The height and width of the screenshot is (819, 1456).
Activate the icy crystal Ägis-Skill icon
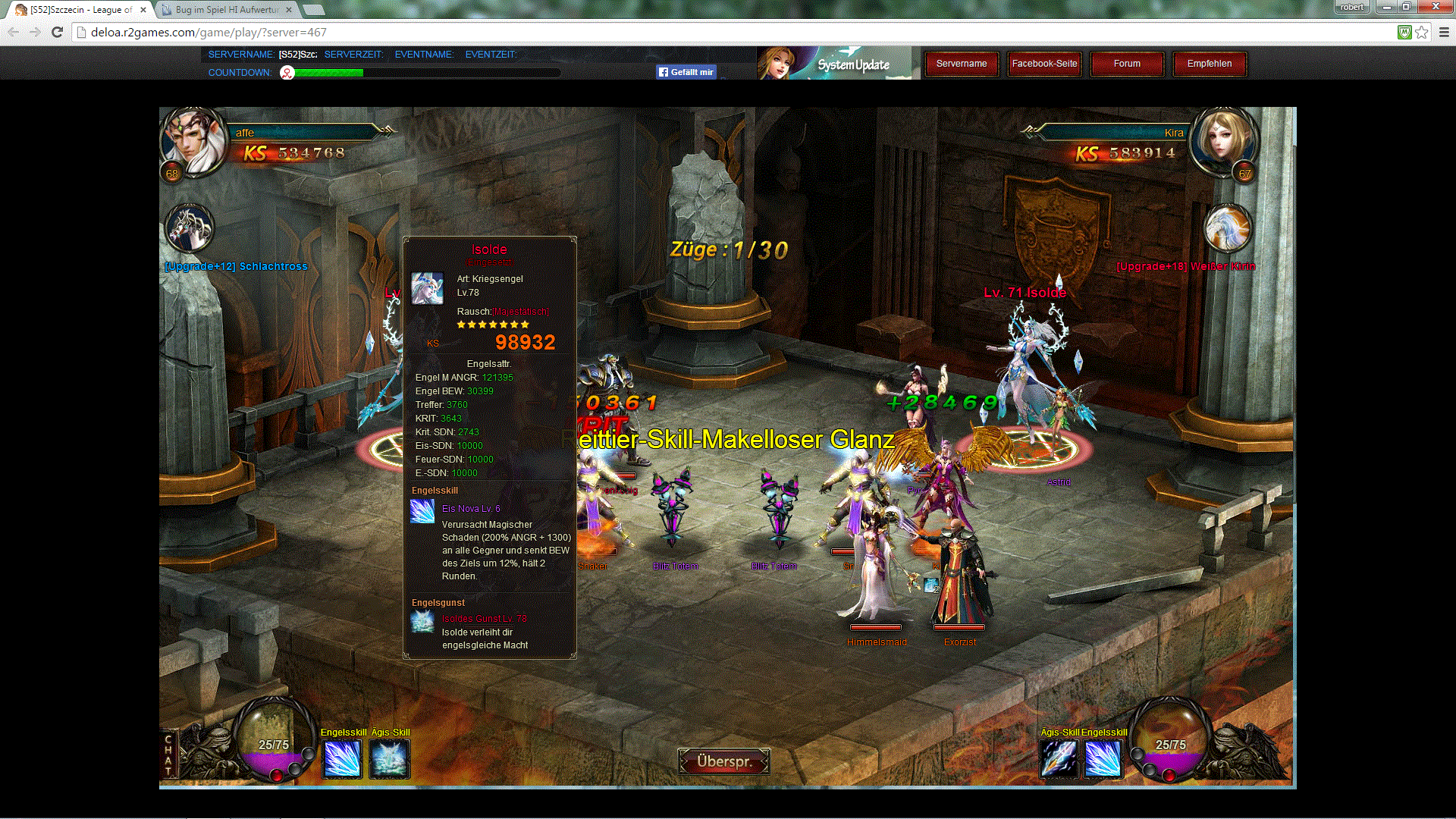390,758
